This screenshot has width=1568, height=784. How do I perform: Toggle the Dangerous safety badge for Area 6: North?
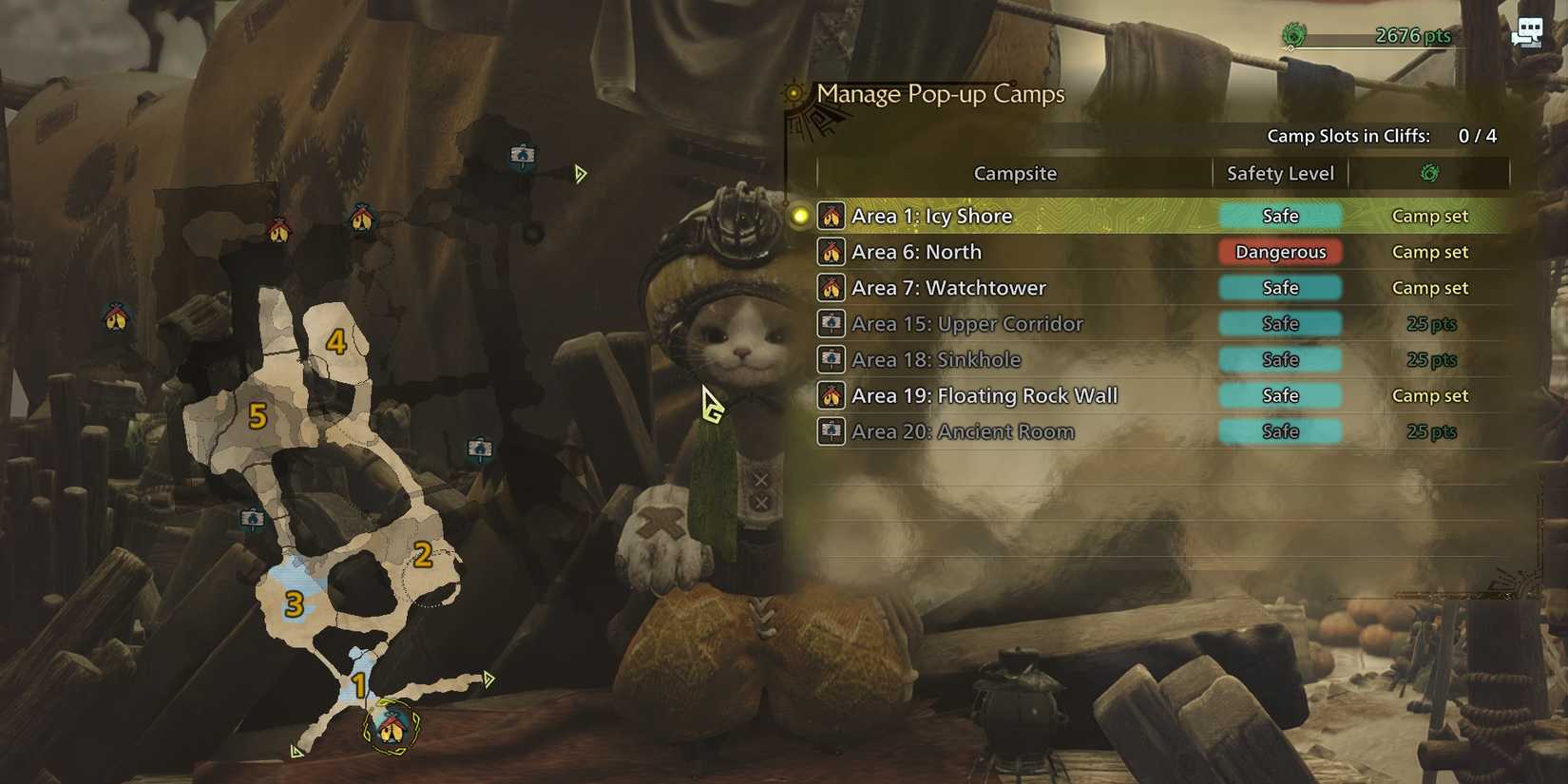1280,252
